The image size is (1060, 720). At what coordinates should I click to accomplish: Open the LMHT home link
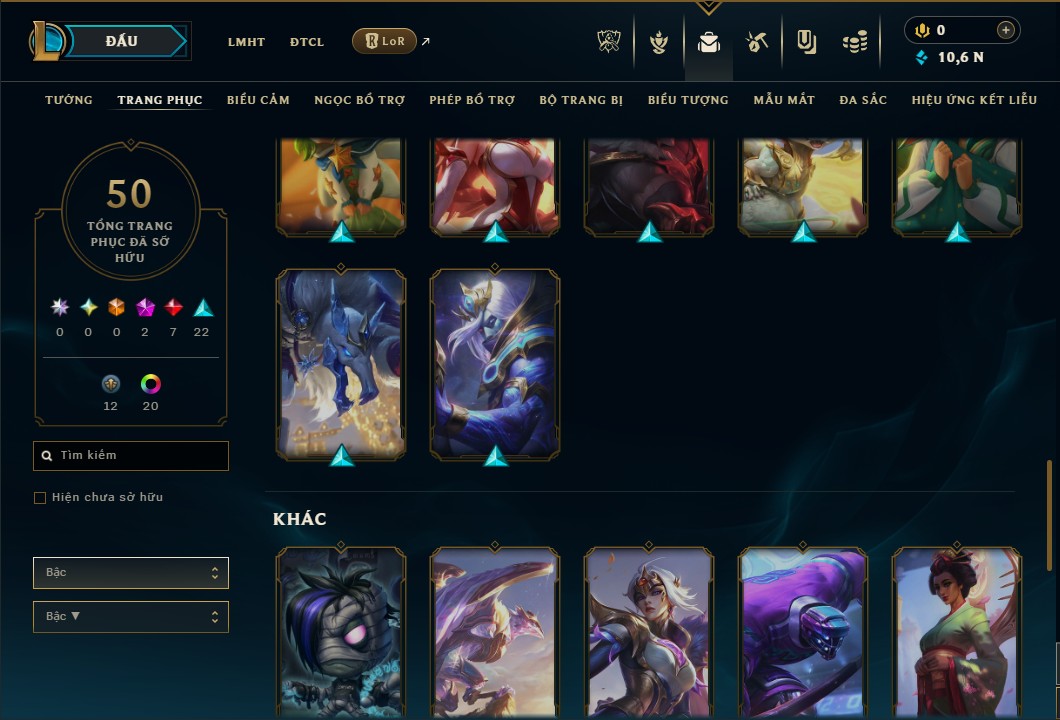tap(246, 42)
